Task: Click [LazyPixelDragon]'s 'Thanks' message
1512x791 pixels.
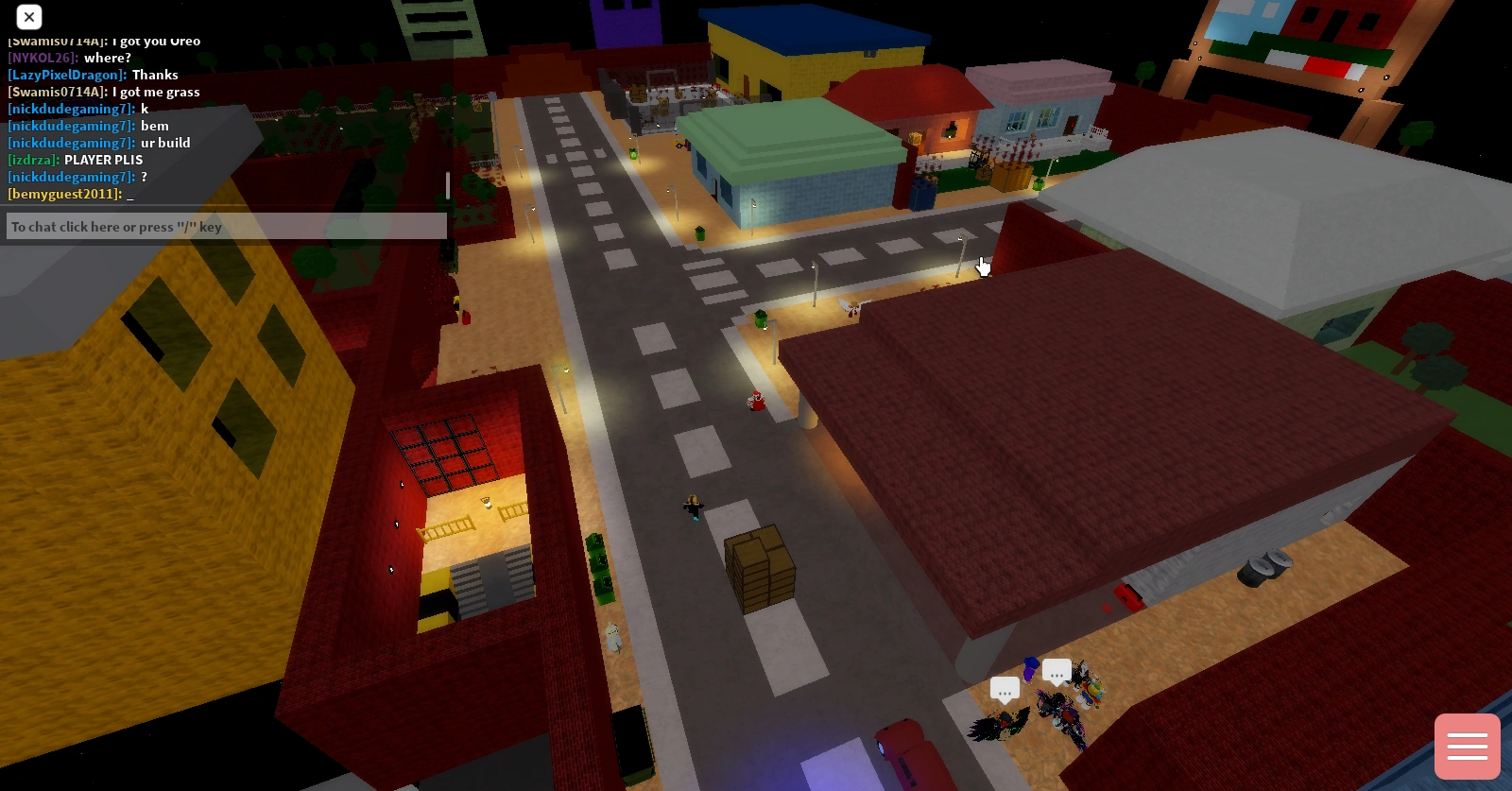Action: click(156, 75)
